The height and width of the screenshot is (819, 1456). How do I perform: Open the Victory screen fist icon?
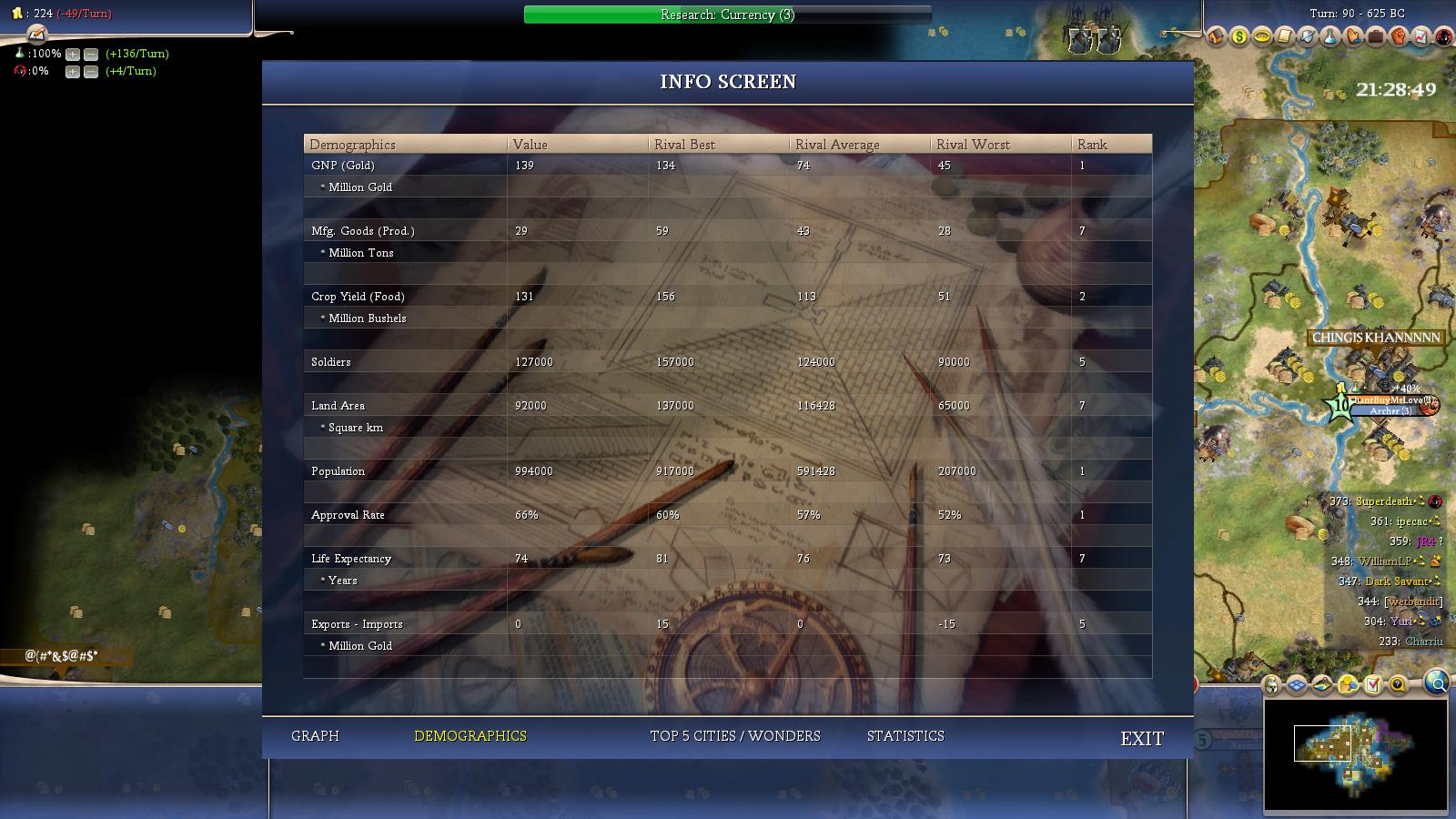point(1398,38)
